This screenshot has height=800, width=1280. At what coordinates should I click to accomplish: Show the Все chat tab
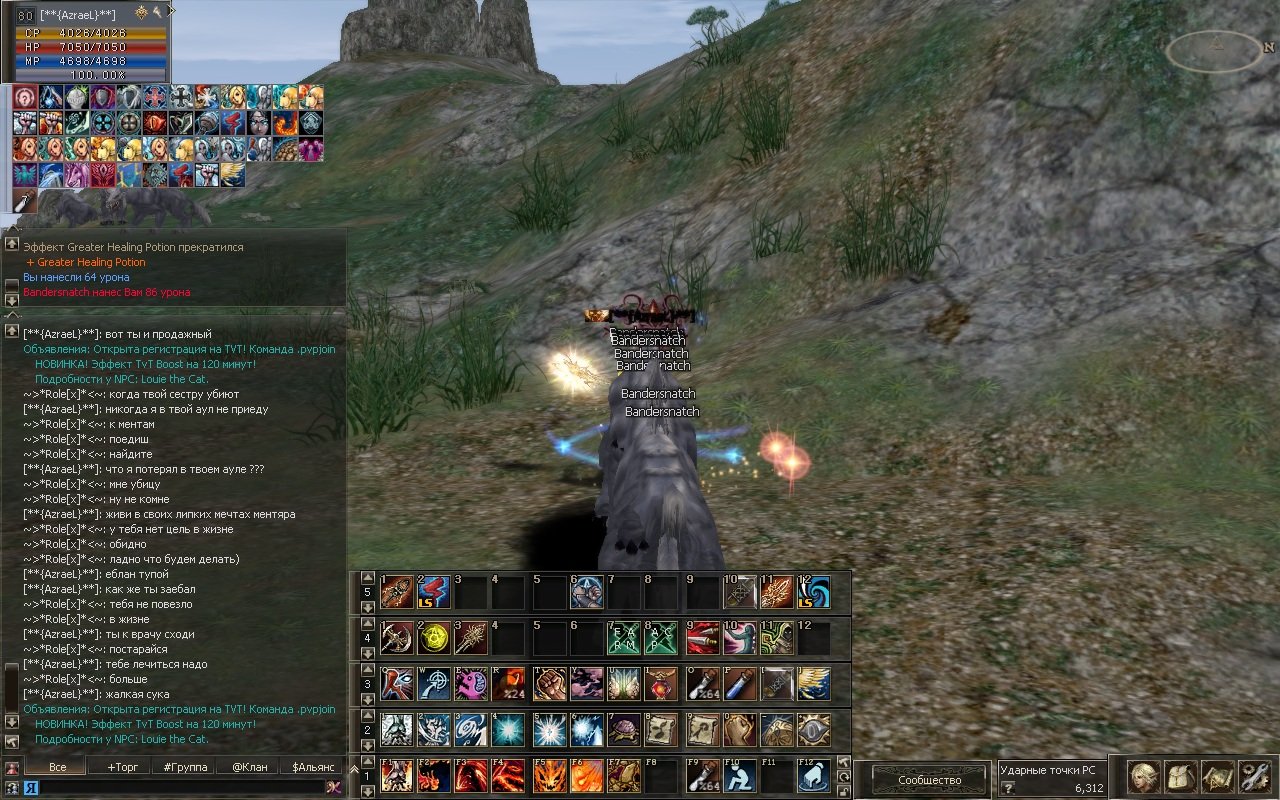tap(57, 767)
